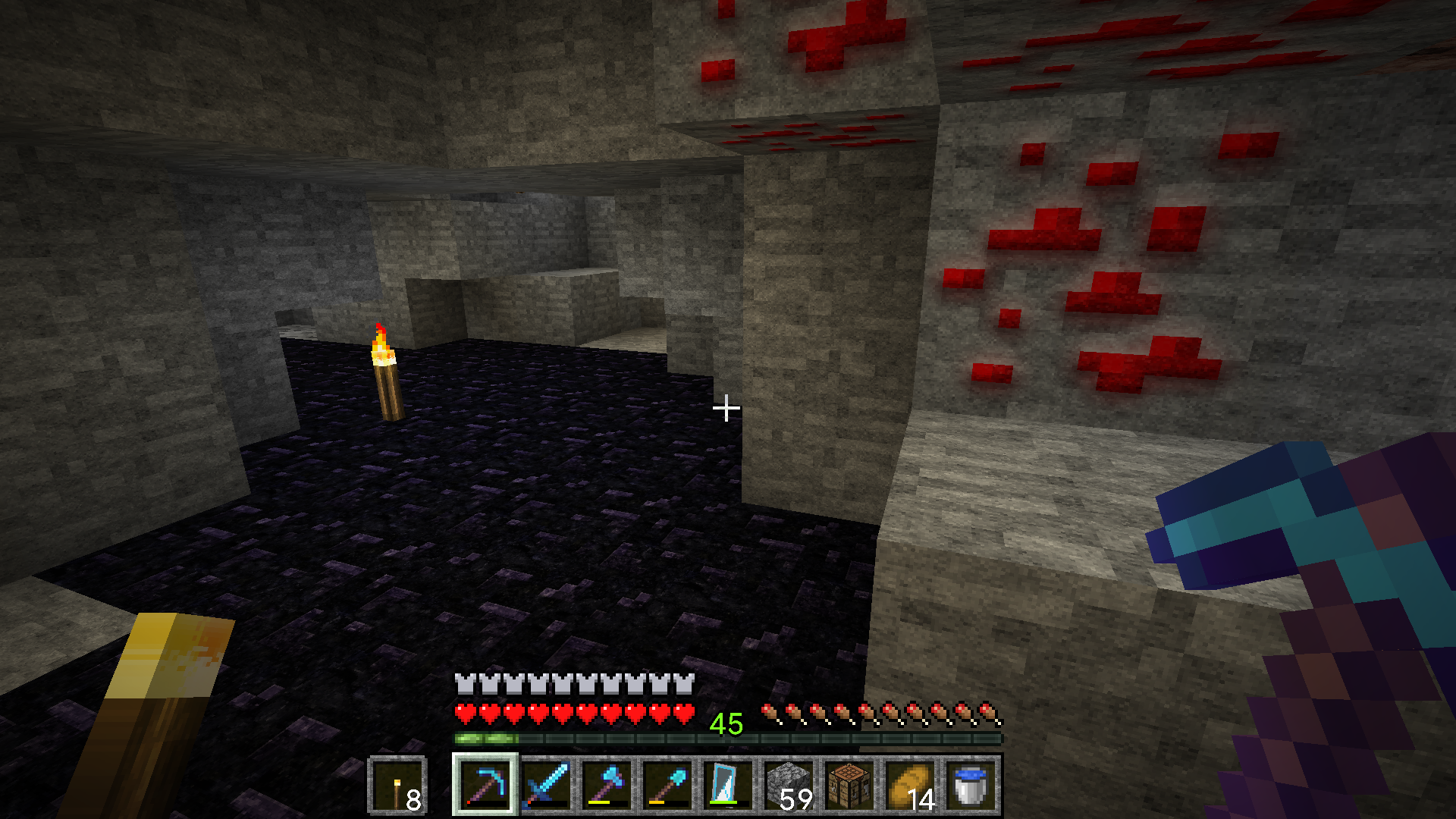Viewport: 1456px width, 819px height.
Task: Switch to the bread stack slot
Action: [x=910, y=786]
